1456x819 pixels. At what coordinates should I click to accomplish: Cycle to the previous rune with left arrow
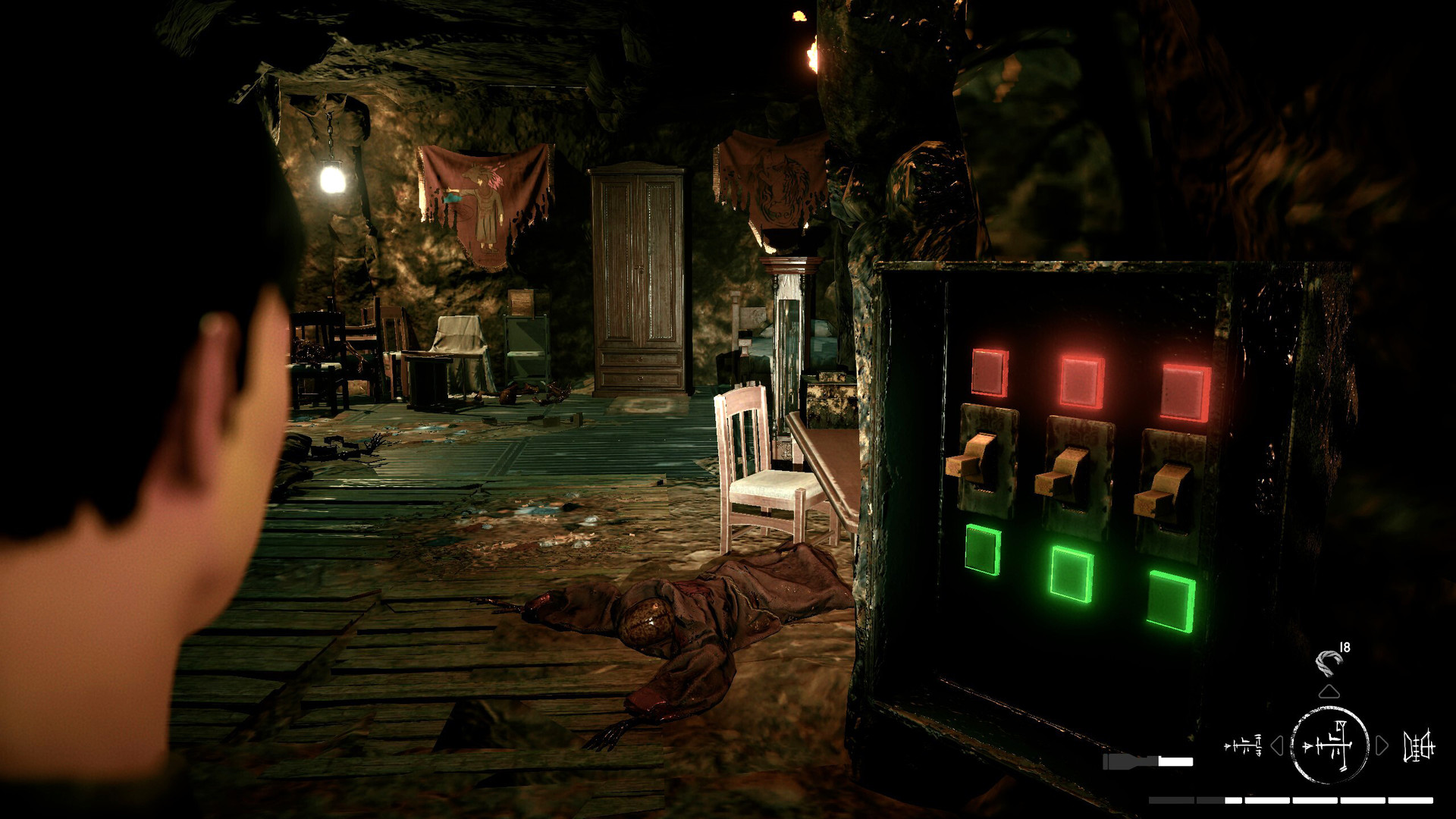click(1278, 746)
